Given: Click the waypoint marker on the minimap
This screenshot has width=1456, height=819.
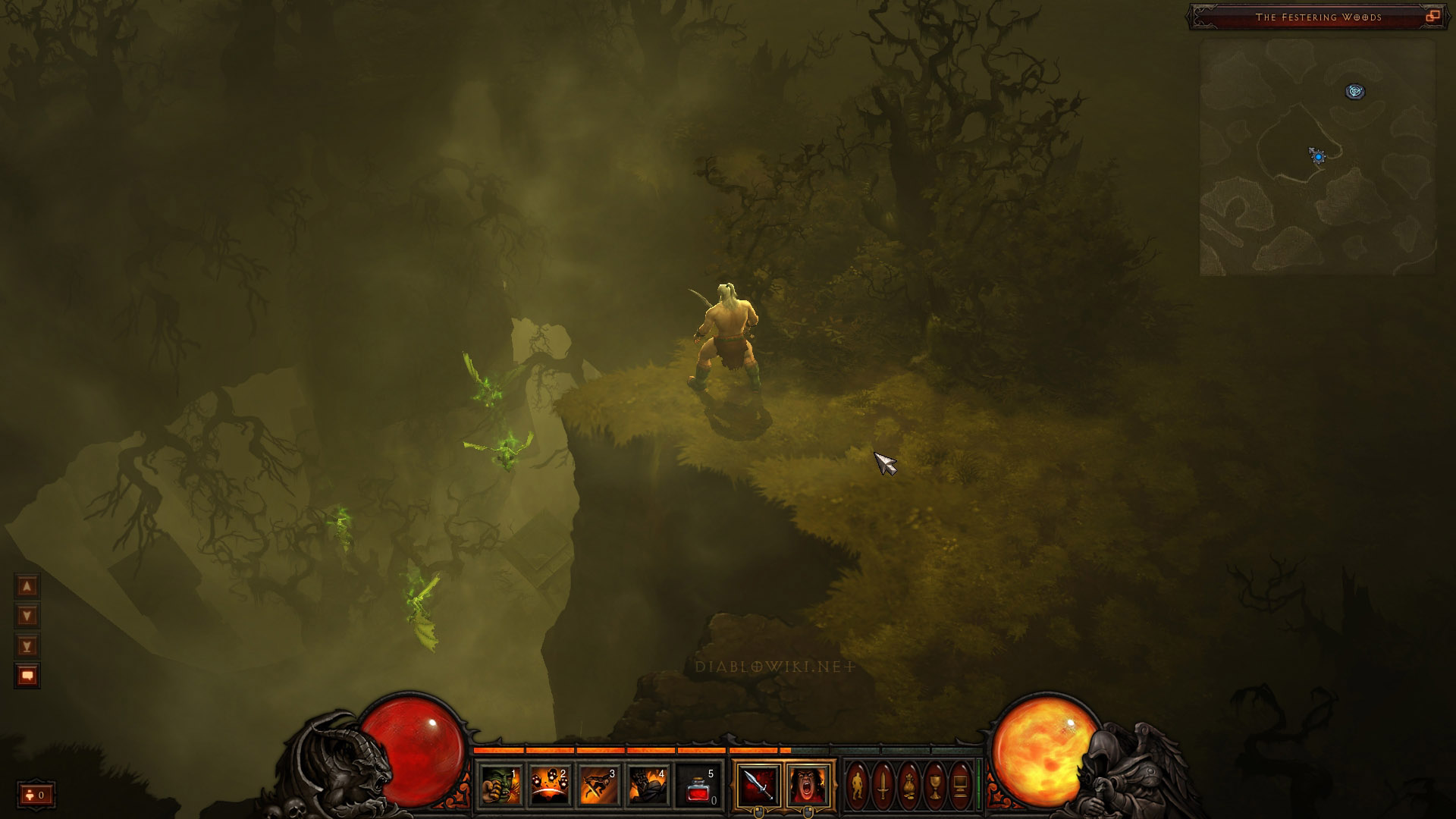Looking at the screenshot, I should click(x=1355, y=92).
